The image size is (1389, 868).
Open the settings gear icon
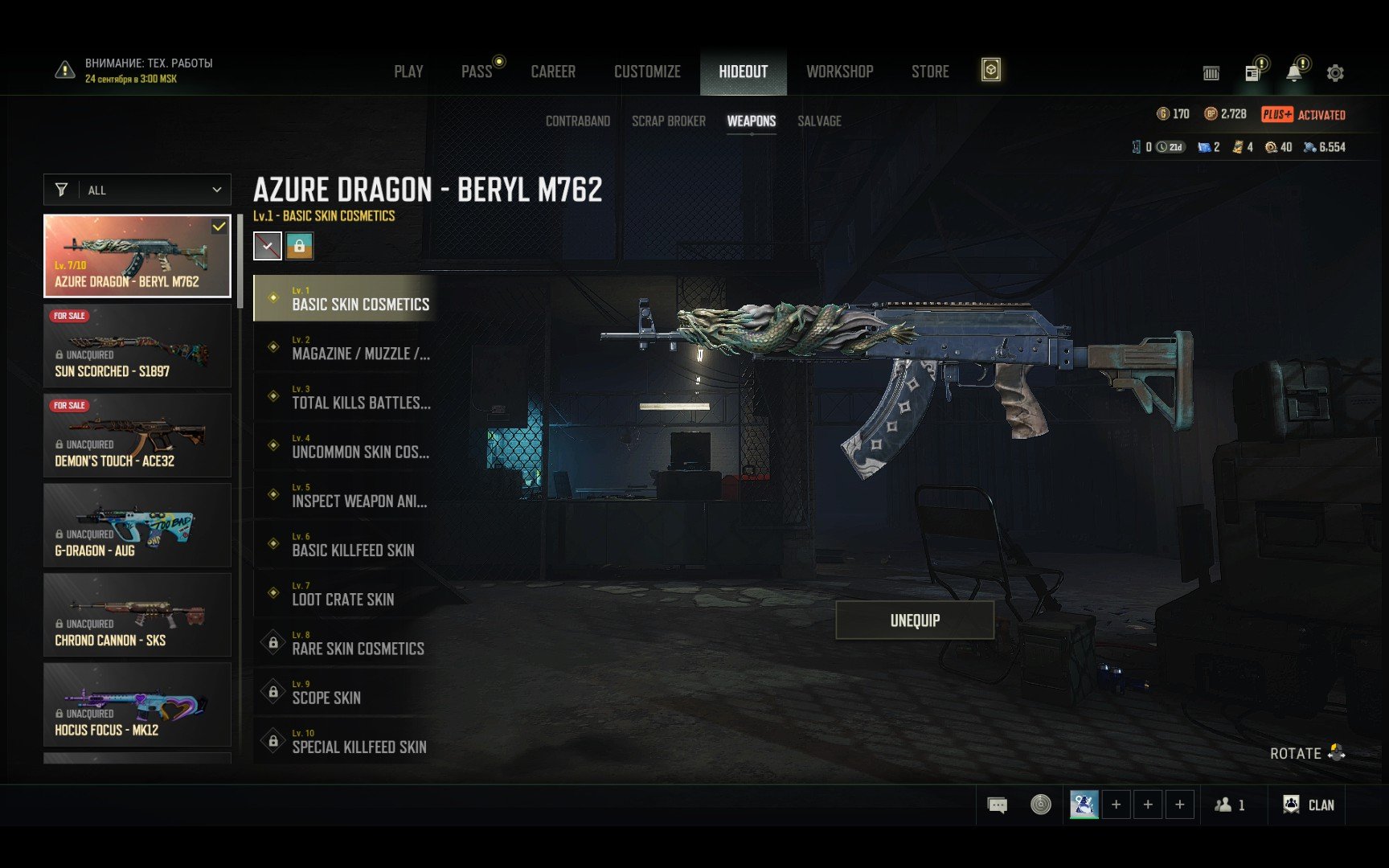1335,73
